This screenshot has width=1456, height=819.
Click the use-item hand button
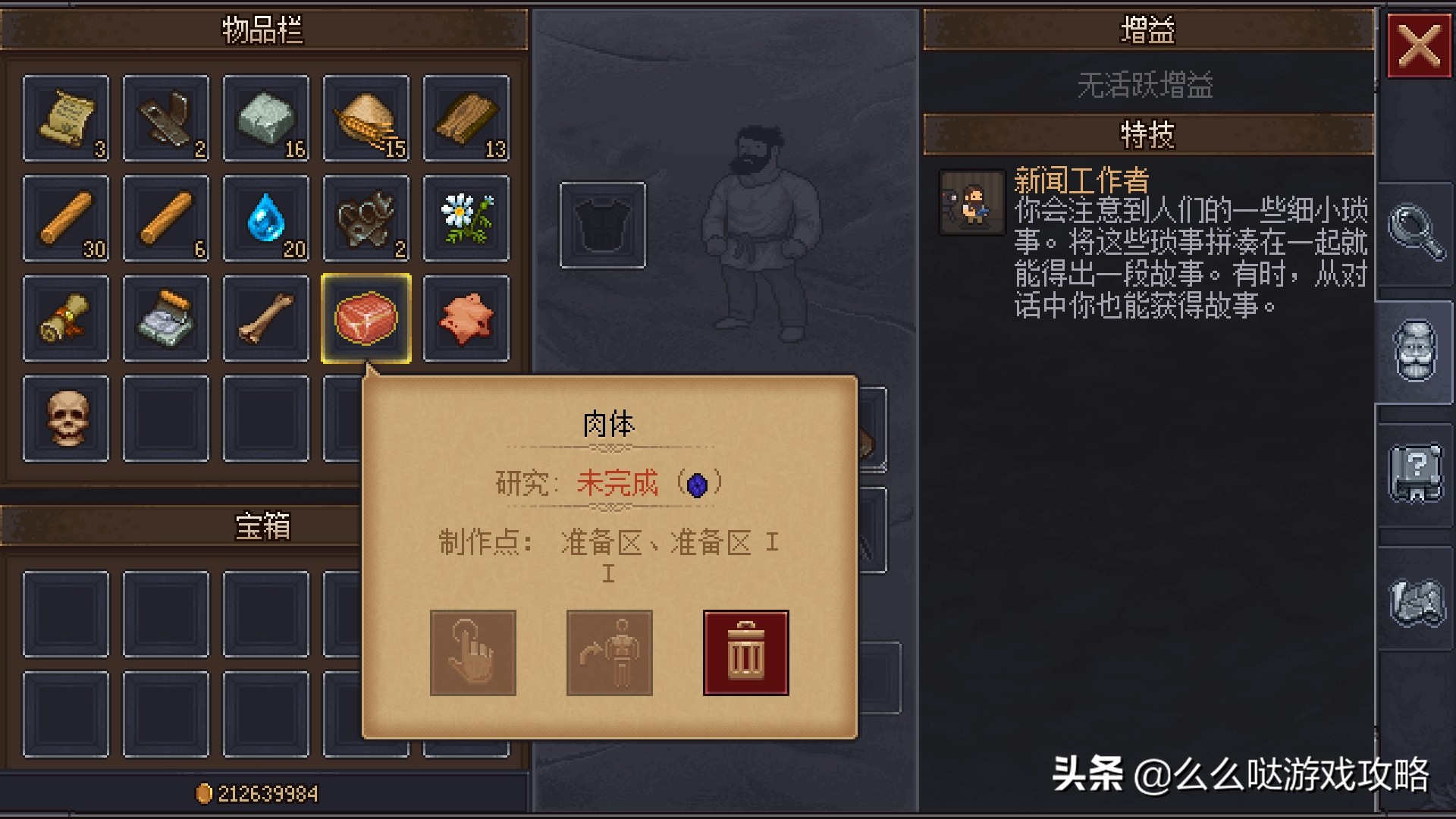coord(472,652)
